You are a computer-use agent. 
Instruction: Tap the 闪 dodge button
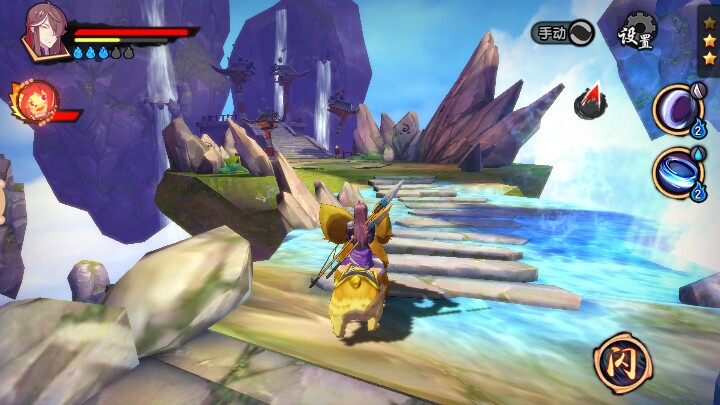(x=618, y=360)
